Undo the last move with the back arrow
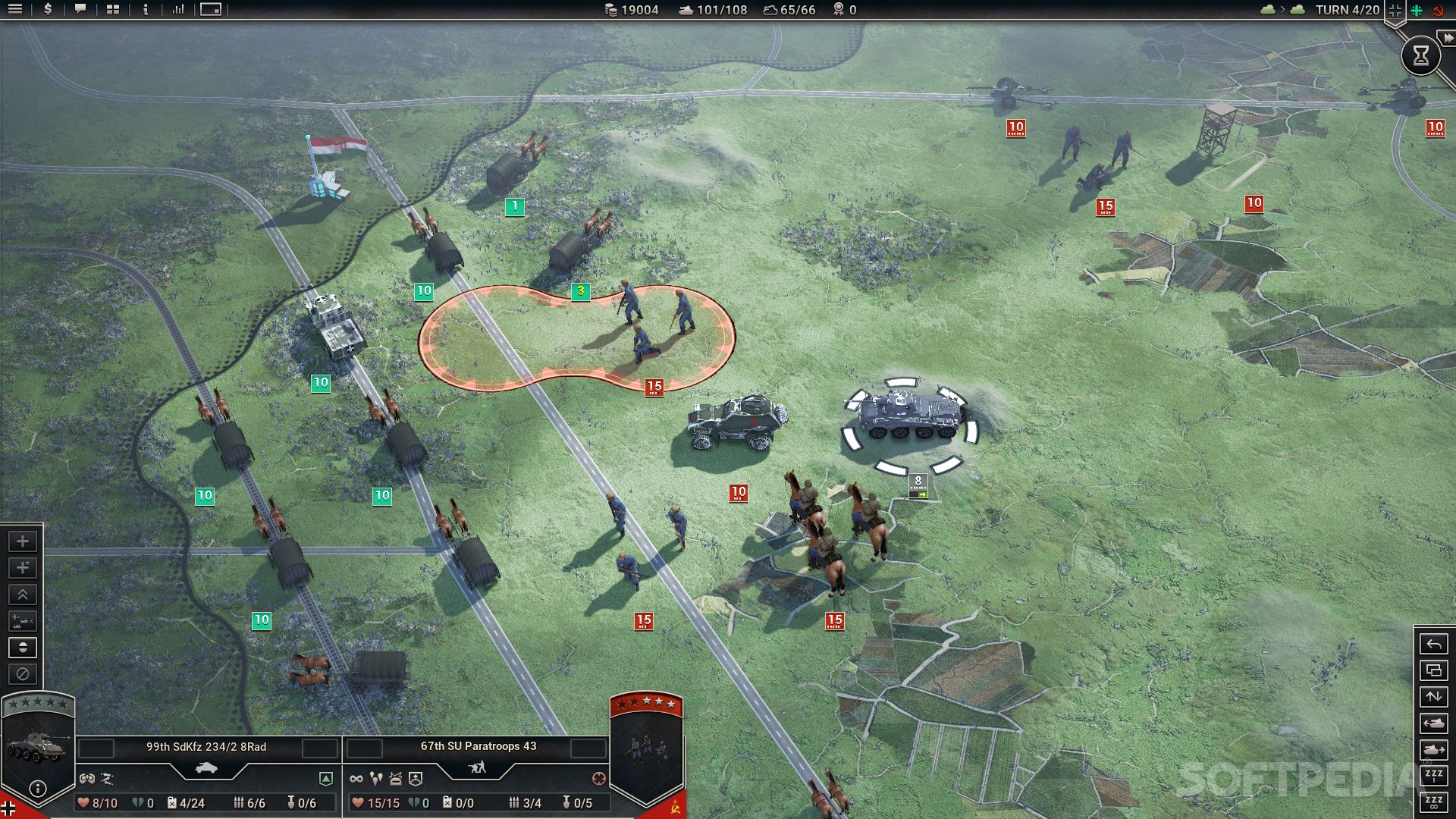Viewport: 1456px width, 819px height. pyautogui.click(x=1433, y=645)
